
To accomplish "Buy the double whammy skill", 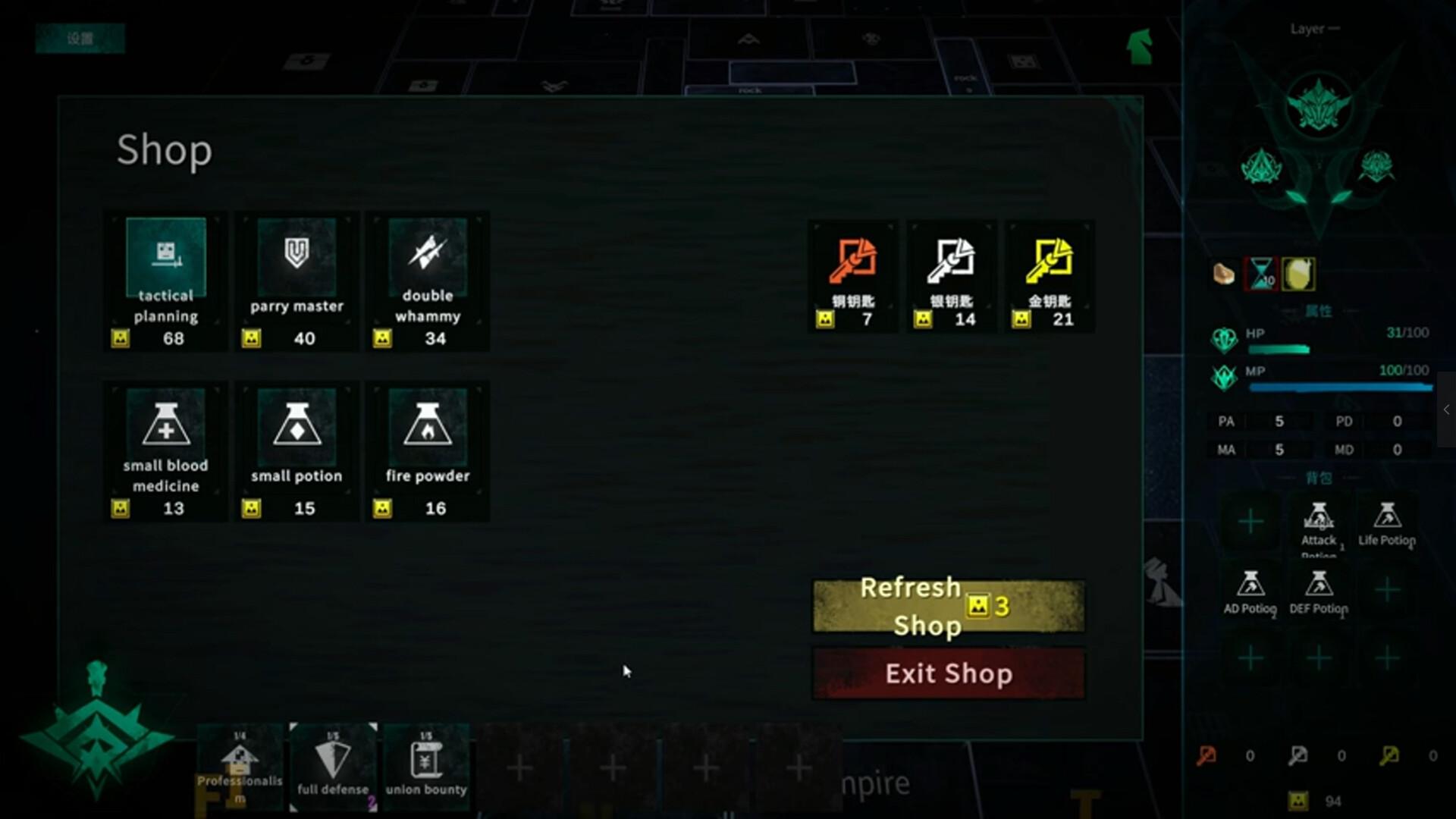I will [x=428, y=281].
